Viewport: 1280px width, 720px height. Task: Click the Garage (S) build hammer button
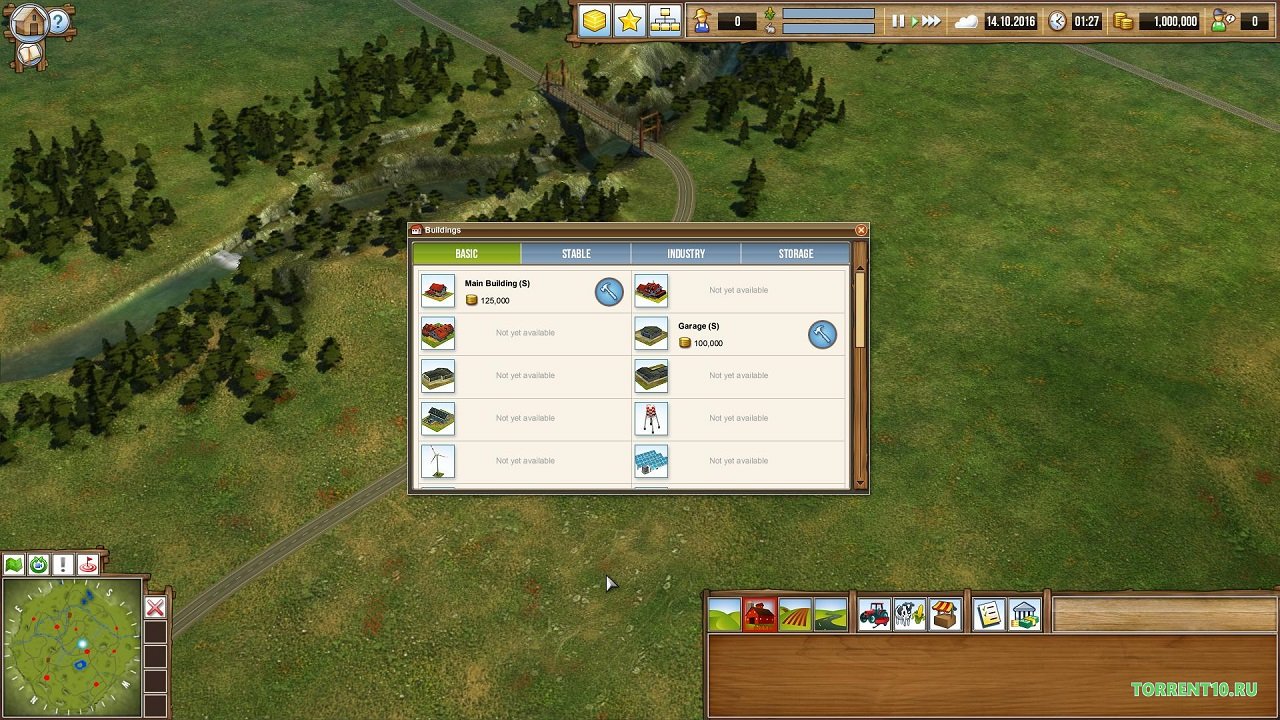click(x=822, y=334)
